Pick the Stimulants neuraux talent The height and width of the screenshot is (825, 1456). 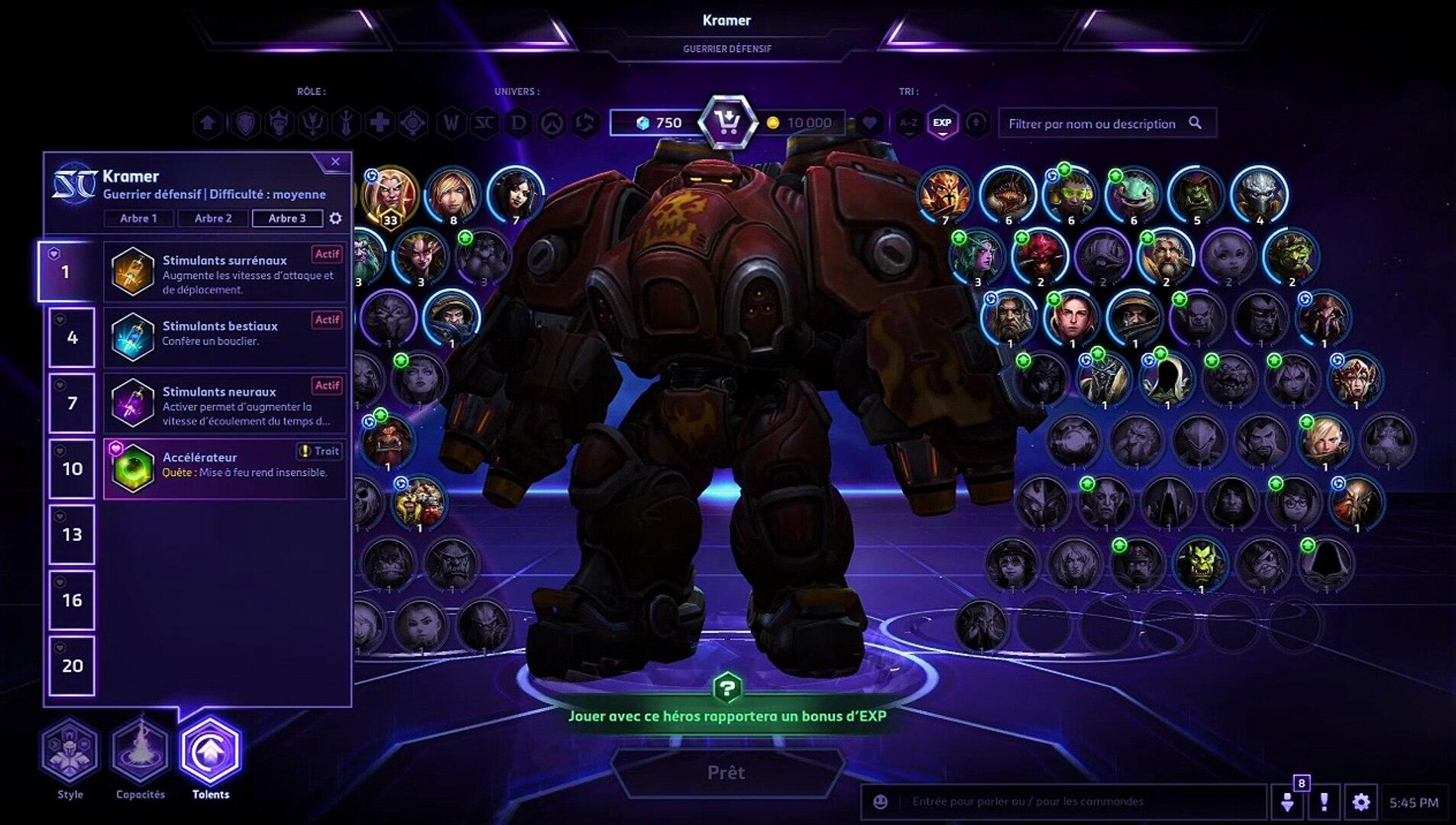[x=225, y=403]
